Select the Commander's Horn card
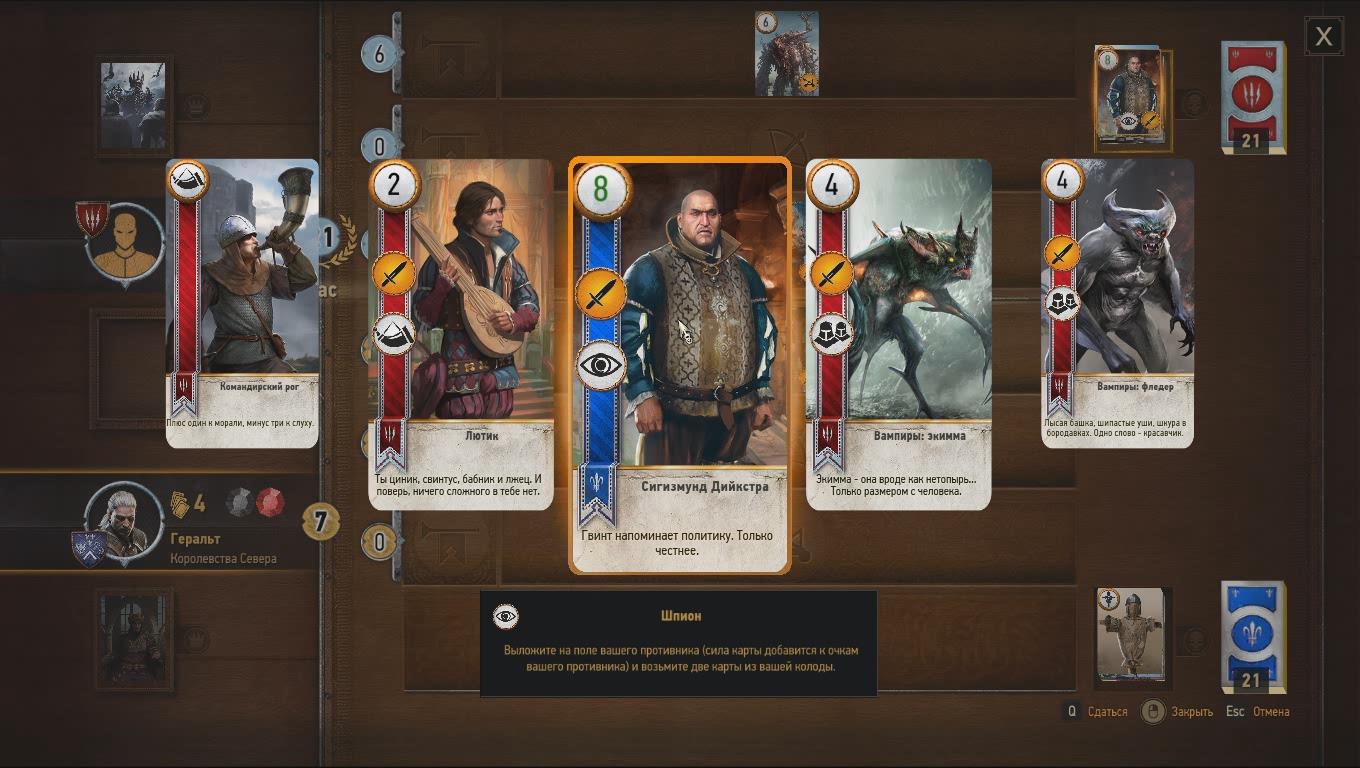 242,302
